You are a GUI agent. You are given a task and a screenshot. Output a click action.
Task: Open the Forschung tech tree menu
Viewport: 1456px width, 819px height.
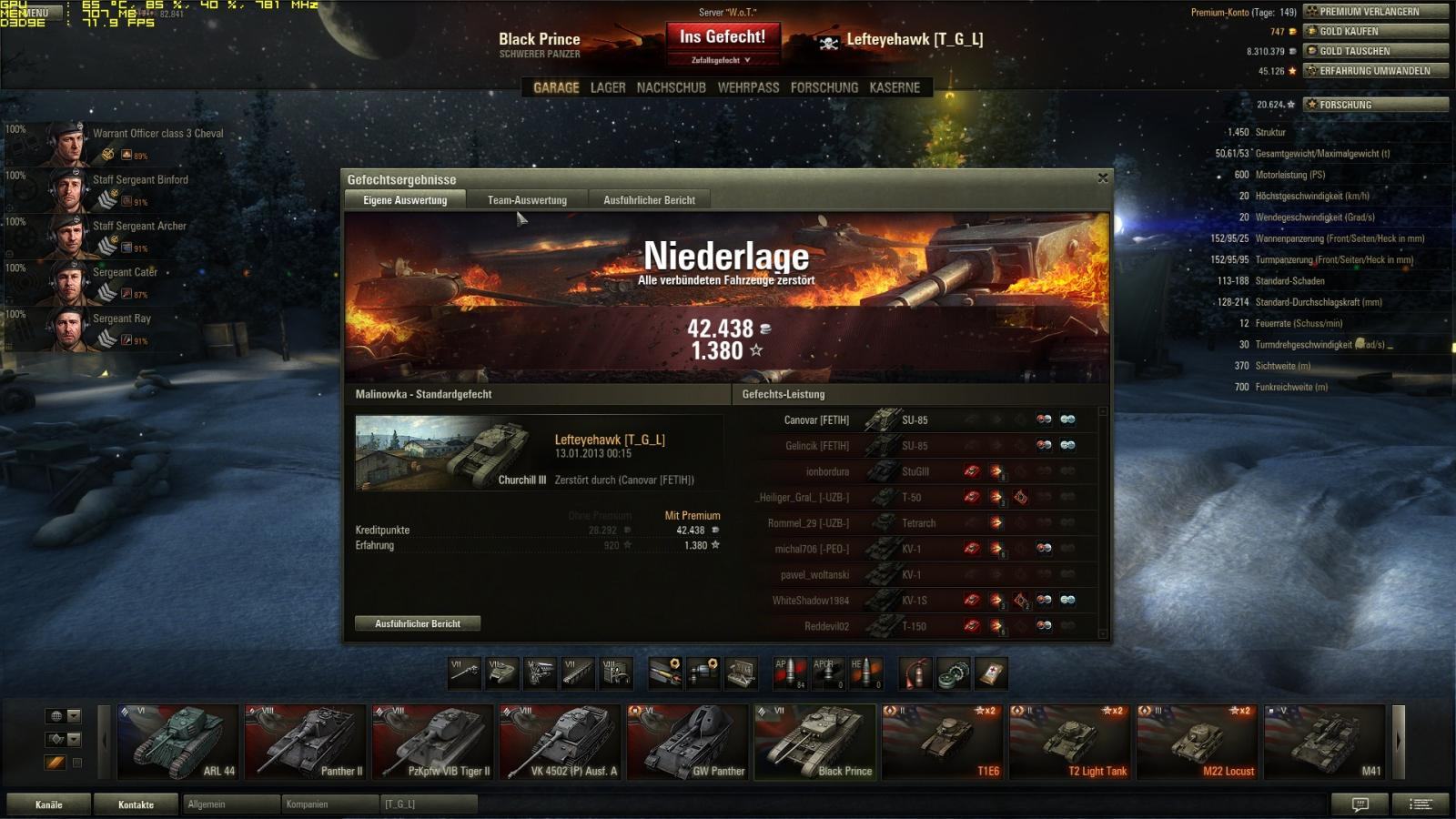[824, 87]
